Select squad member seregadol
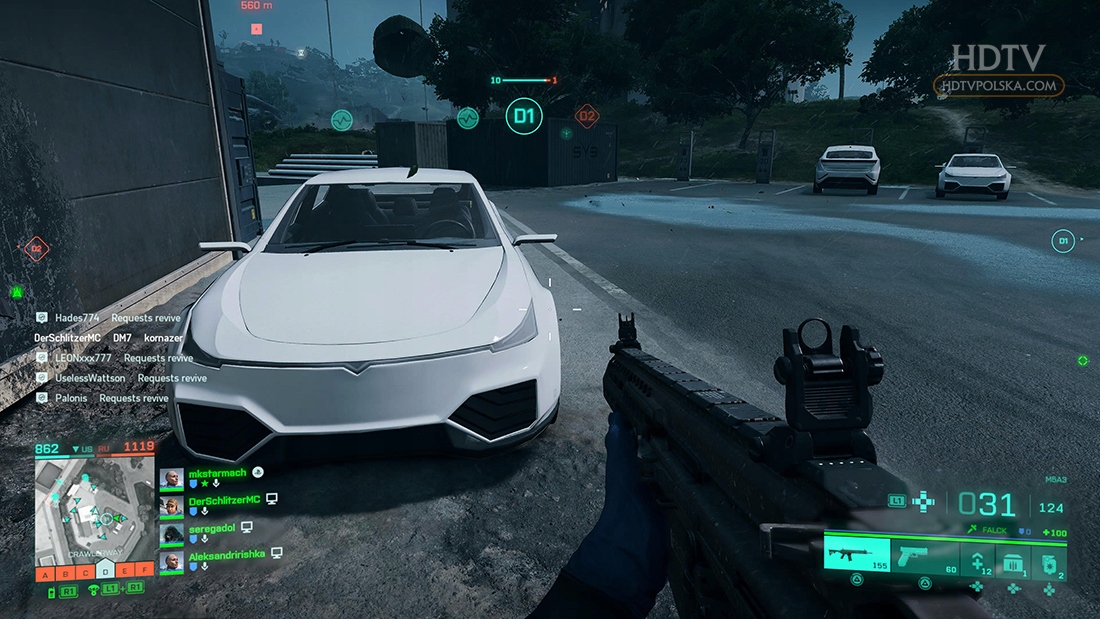Viewport: 1100px width, 619px height. tap(215, 526)
